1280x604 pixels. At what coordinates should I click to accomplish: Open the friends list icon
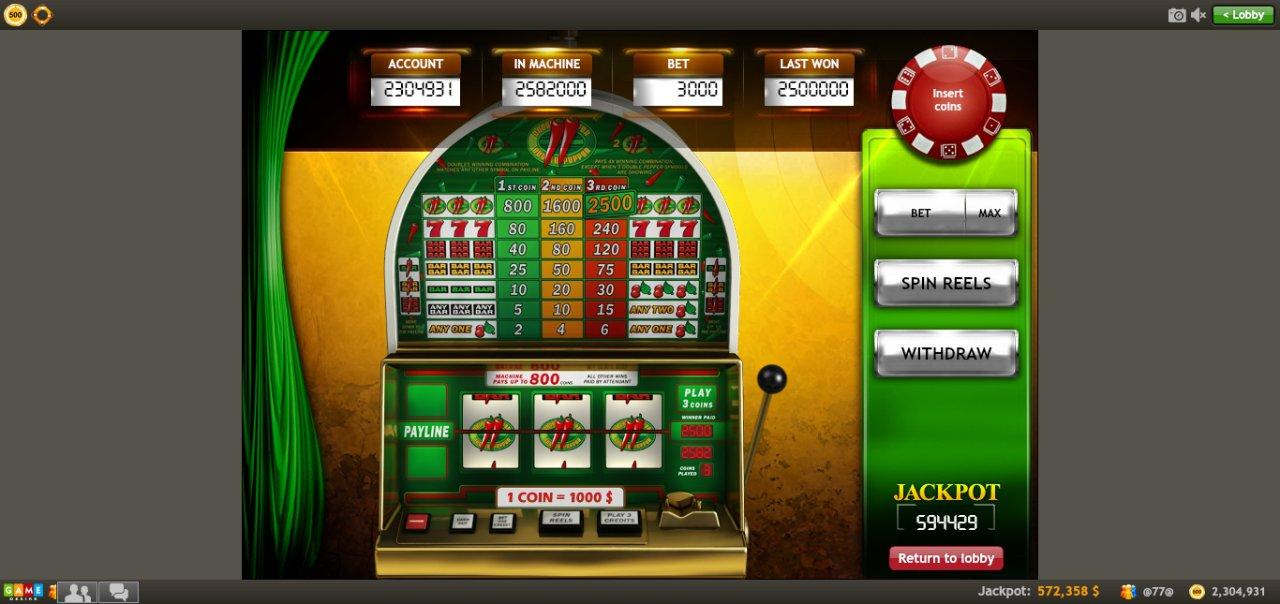pyautogui.click(x=77, y=592)
